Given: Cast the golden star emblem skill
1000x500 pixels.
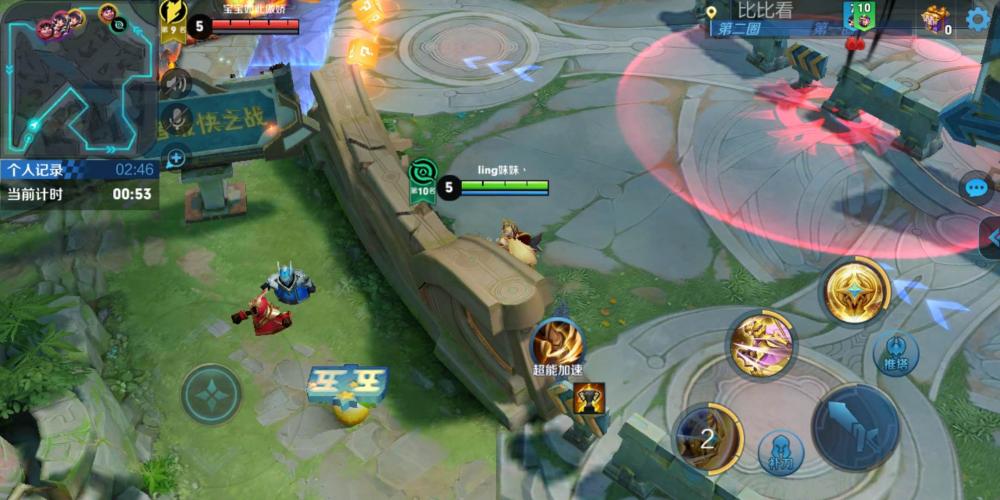Looking at the screenshot, I should point(856,290).
